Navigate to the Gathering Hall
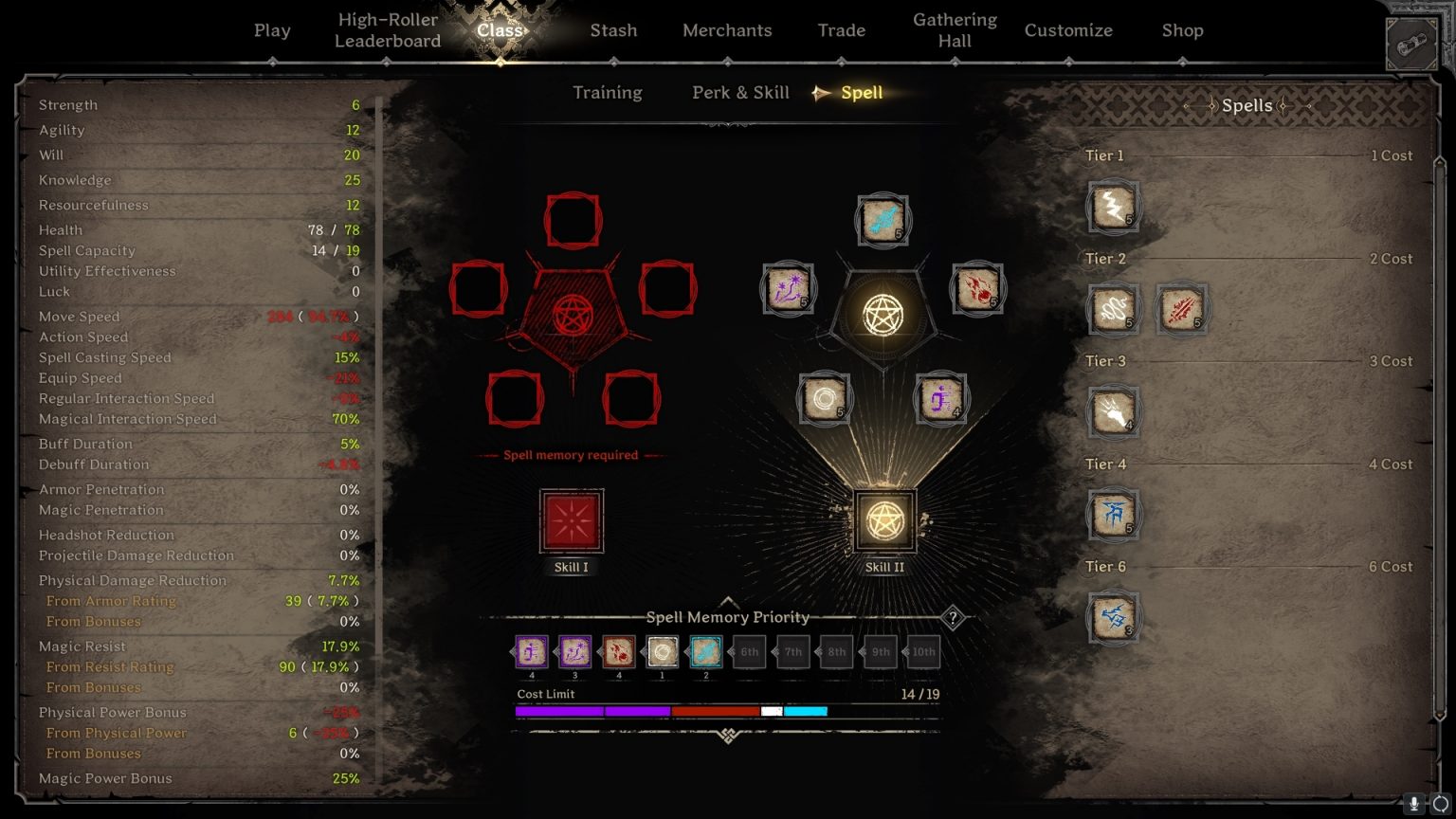The height and width of the screenshot is (819, 1456). [x=955, y=29]
